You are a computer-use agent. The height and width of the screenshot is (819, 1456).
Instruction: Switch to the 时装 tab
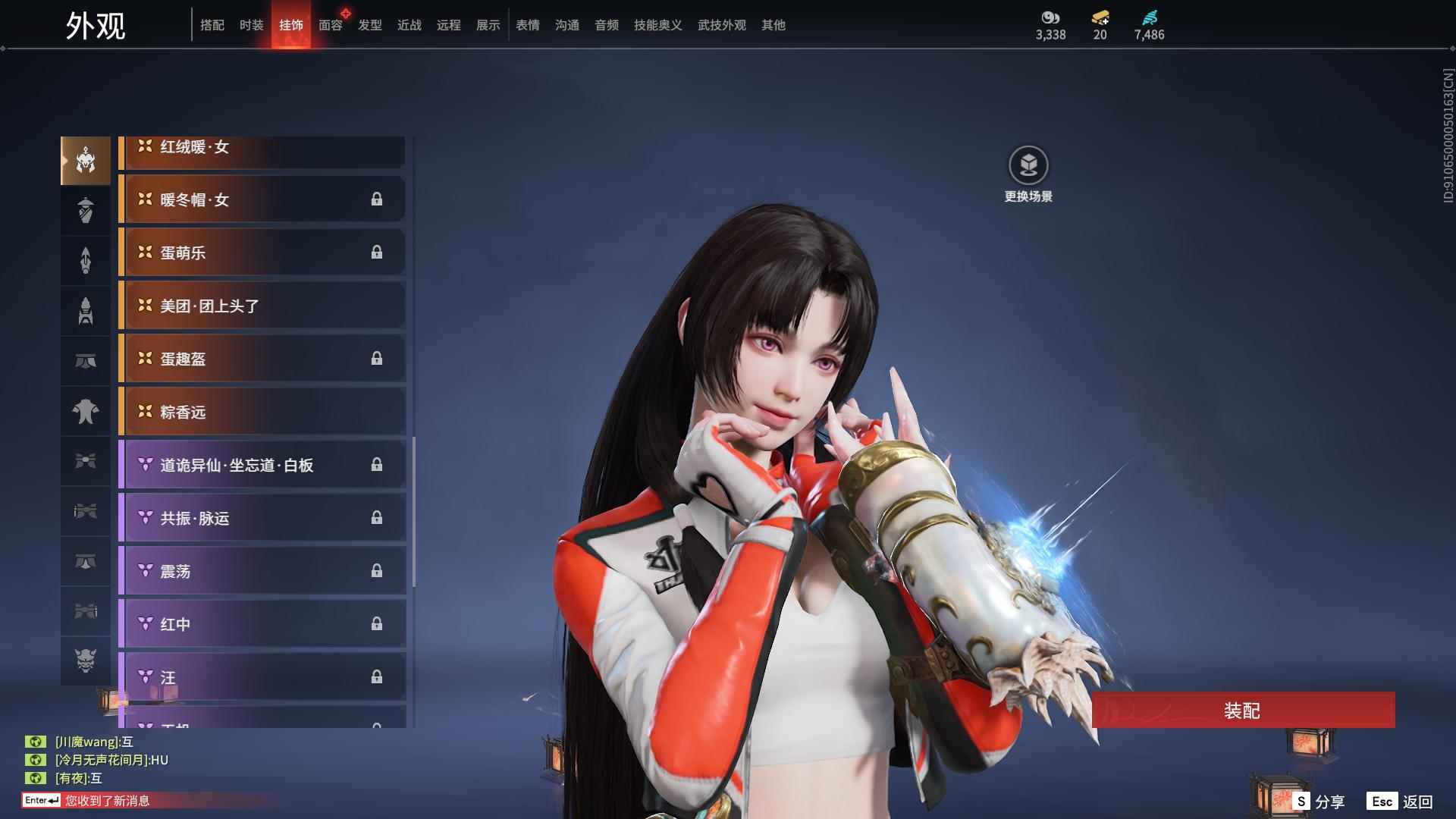coord(251,25)
